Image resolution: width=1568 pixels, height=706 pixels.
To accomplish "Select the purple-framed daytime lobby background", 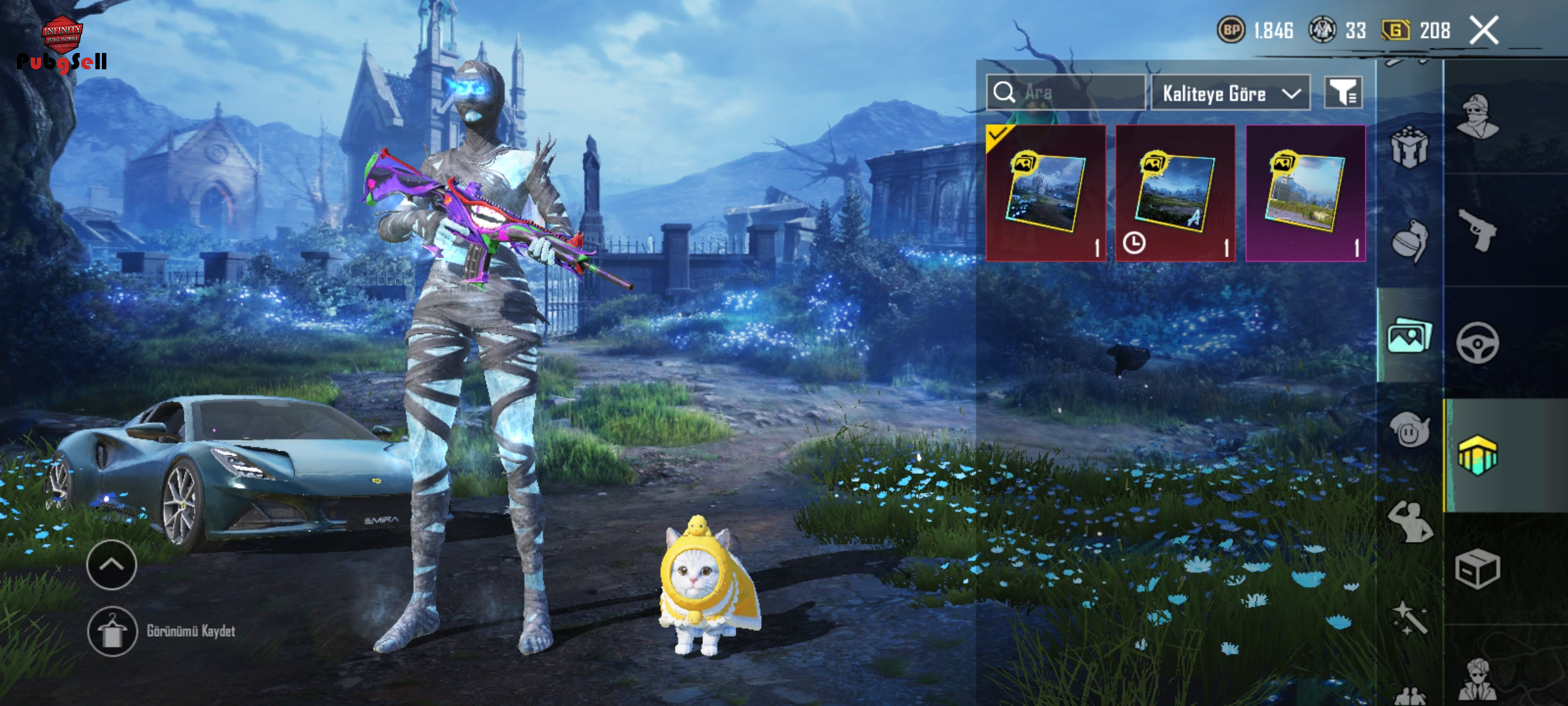I will point(1305,193).
